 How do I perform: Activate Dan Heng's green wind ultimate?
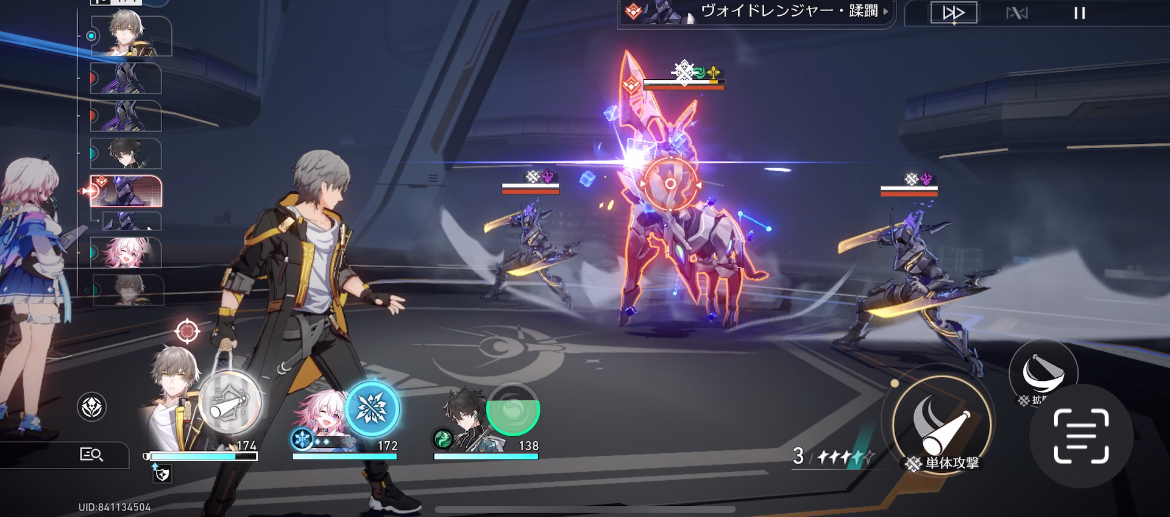click(x=512, y=410)
